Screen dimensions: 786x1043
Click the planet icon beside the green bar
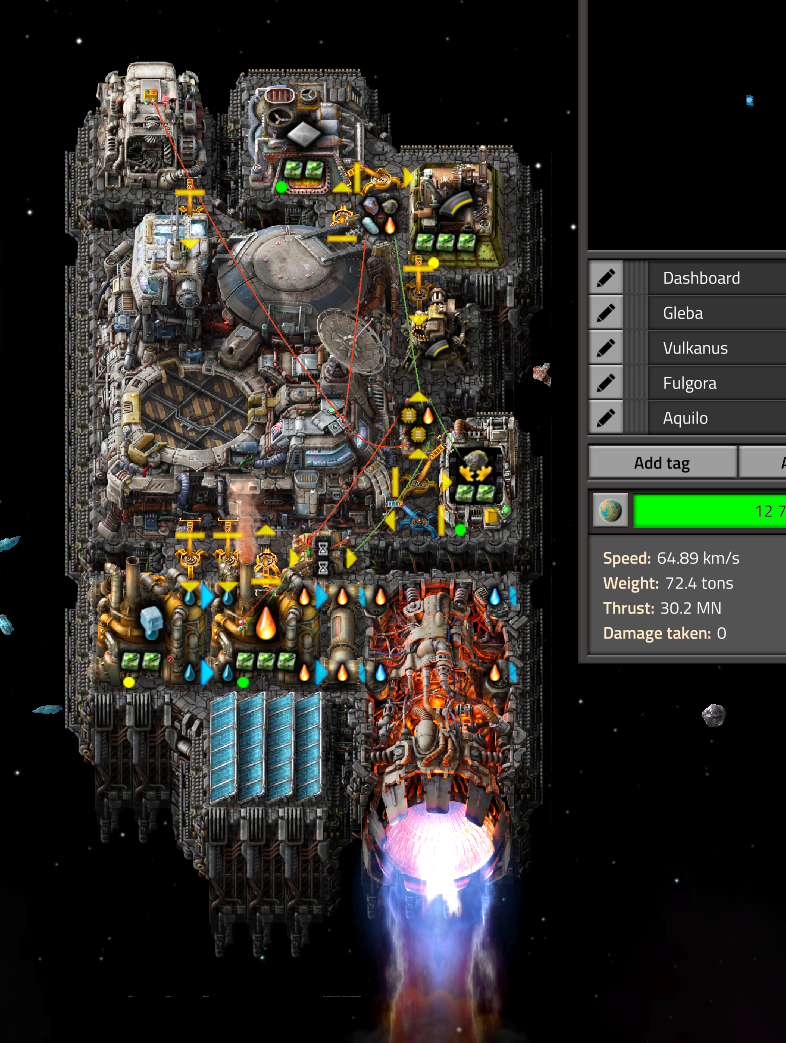608,510
